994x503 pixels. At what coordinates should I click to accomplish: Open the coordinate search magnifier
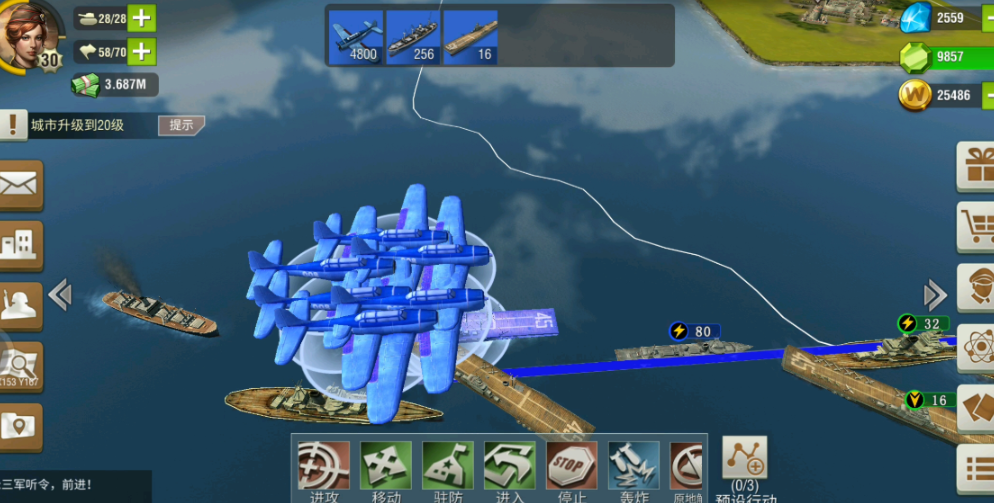(21, 365)
